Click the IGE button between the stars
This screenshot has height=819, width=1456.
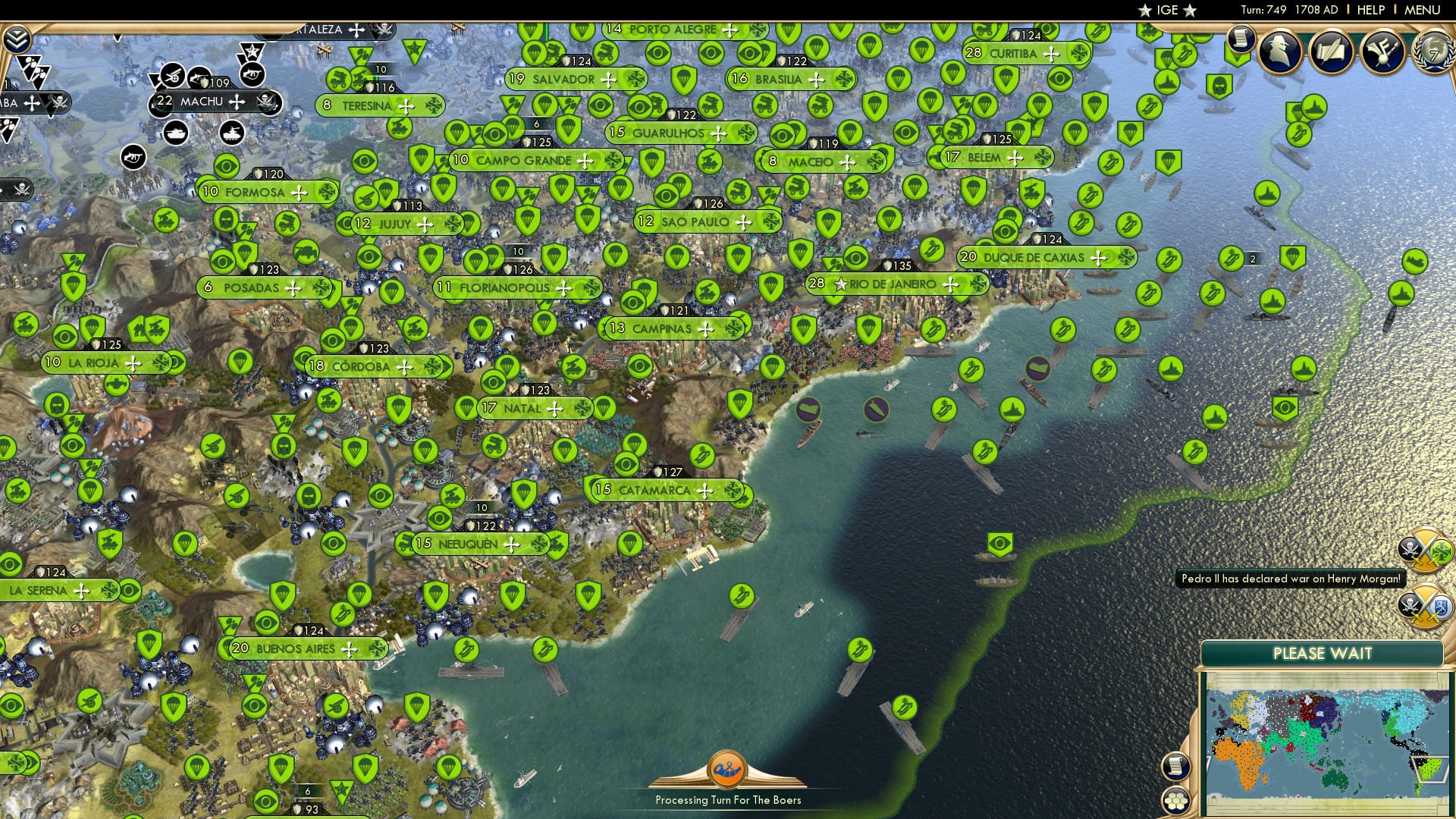(1168, 11)
